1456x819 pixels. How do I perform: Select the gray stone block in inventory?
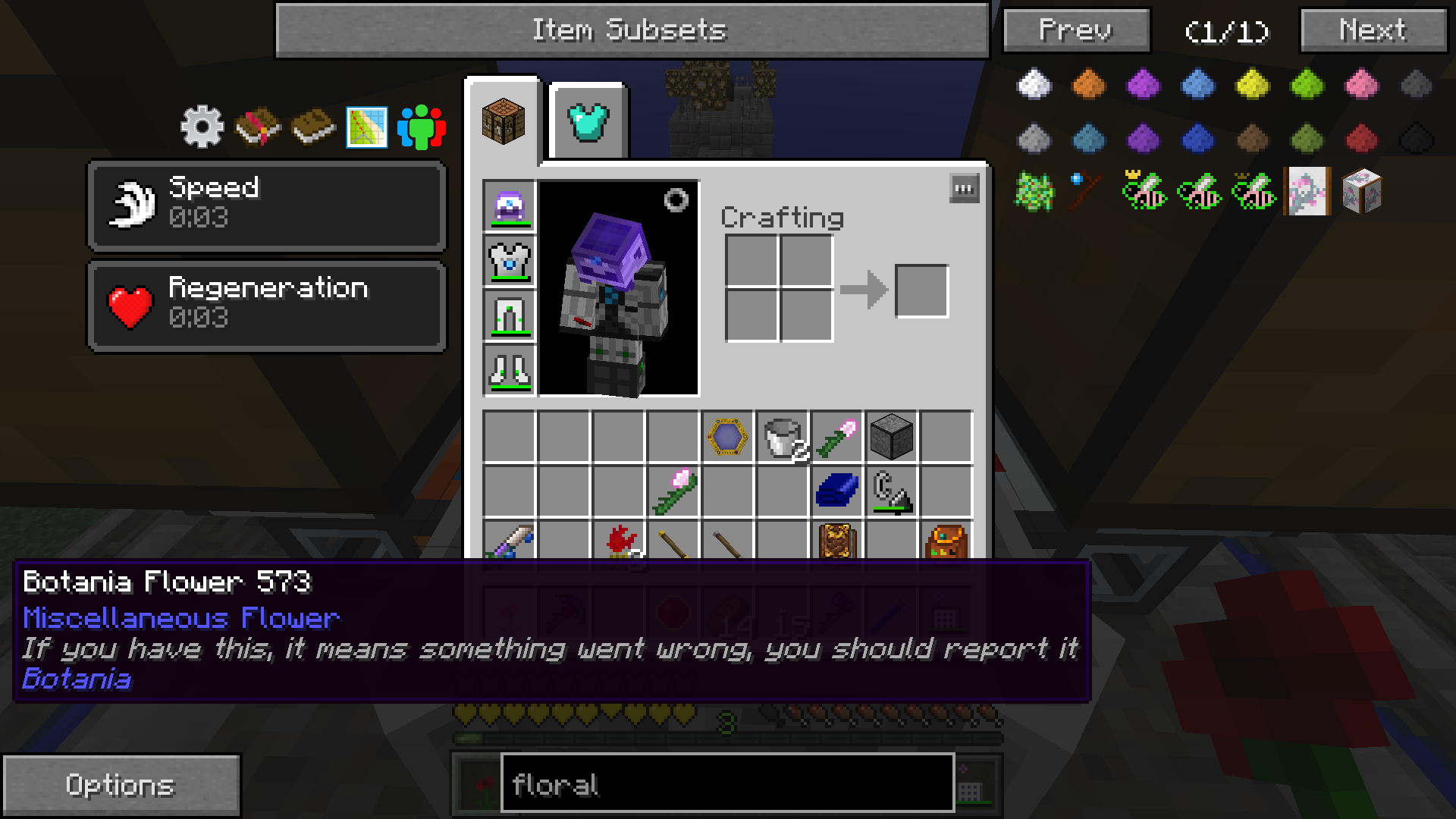click(x=891, y=438)
